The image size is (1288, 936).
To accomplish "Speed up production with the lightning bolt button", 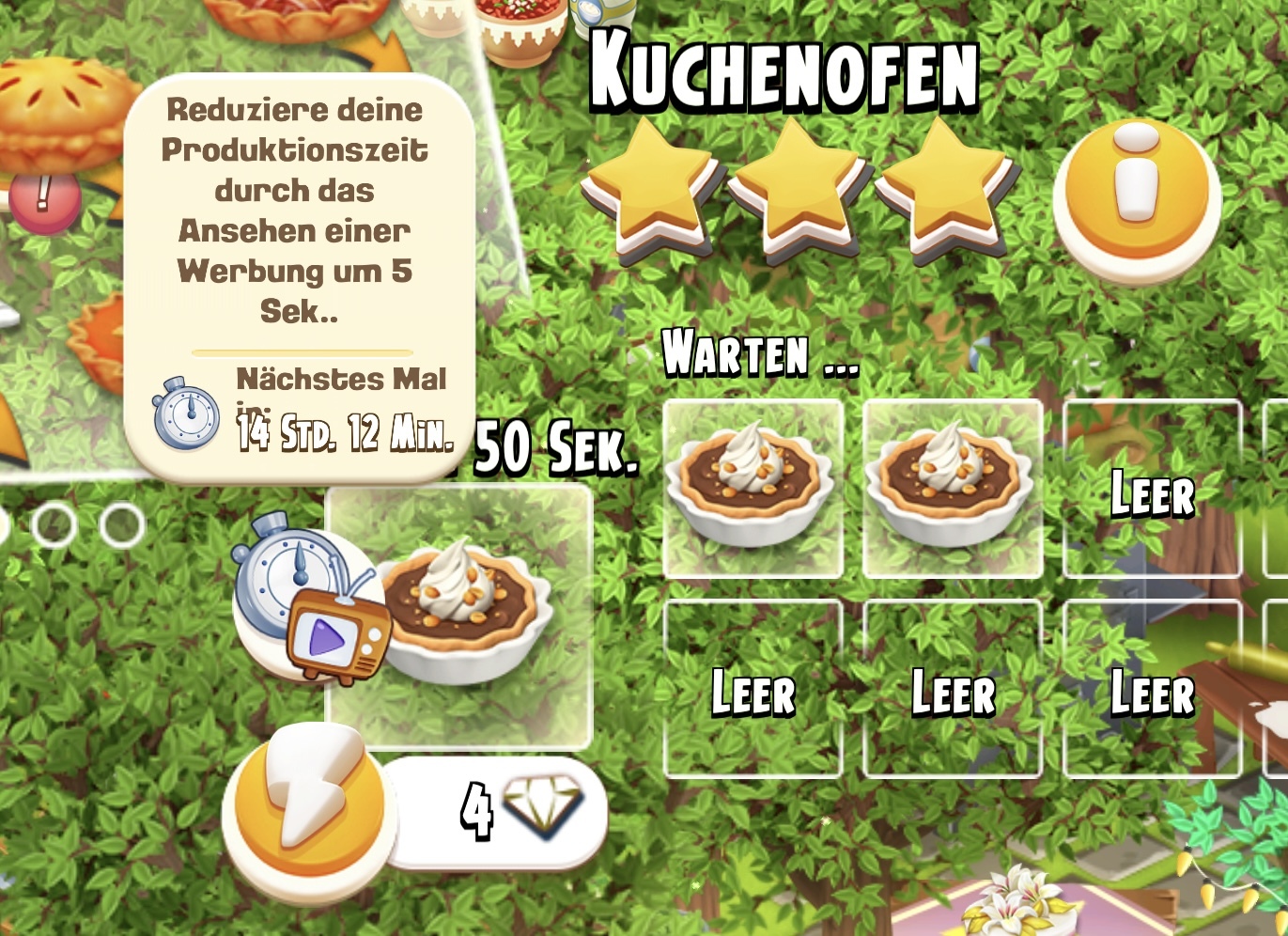I will point(308,810).
